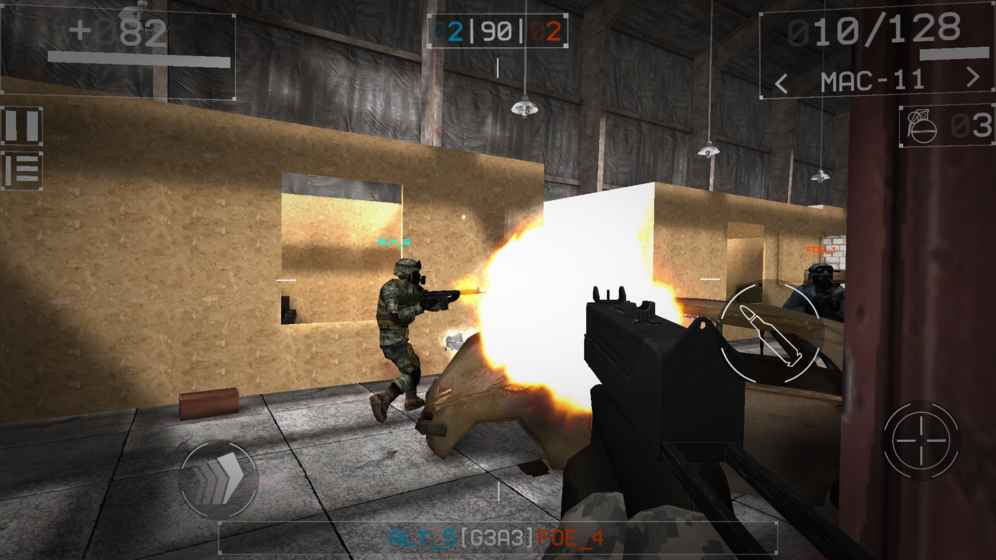
Task: Open the scoreboard list button
Action: [21, 169]
